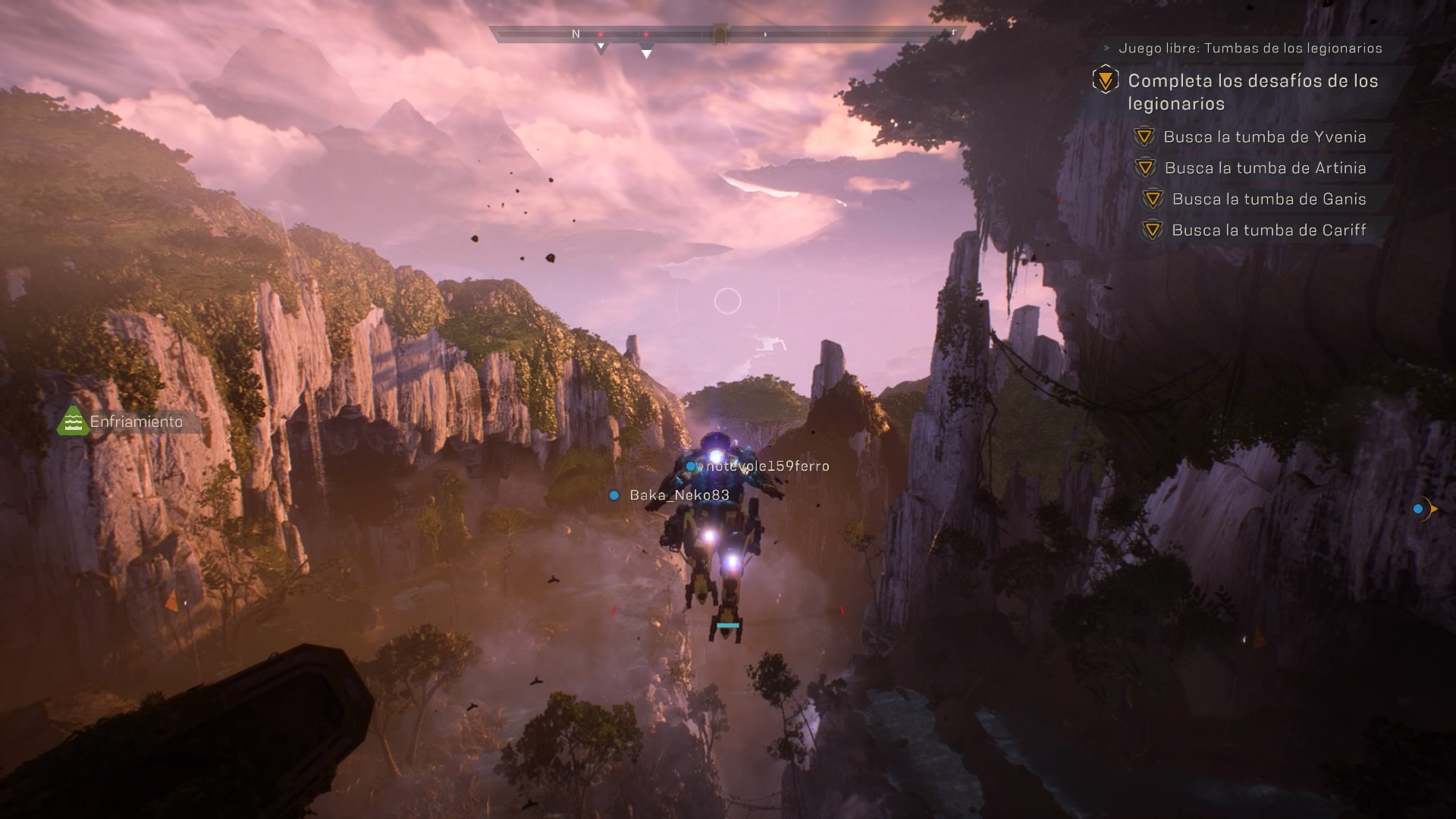This screenshot has height=819, width=1456.
Task: Open 'Juego libre: Tumbas de los legionarios' header
Action: pos(1250,49)
